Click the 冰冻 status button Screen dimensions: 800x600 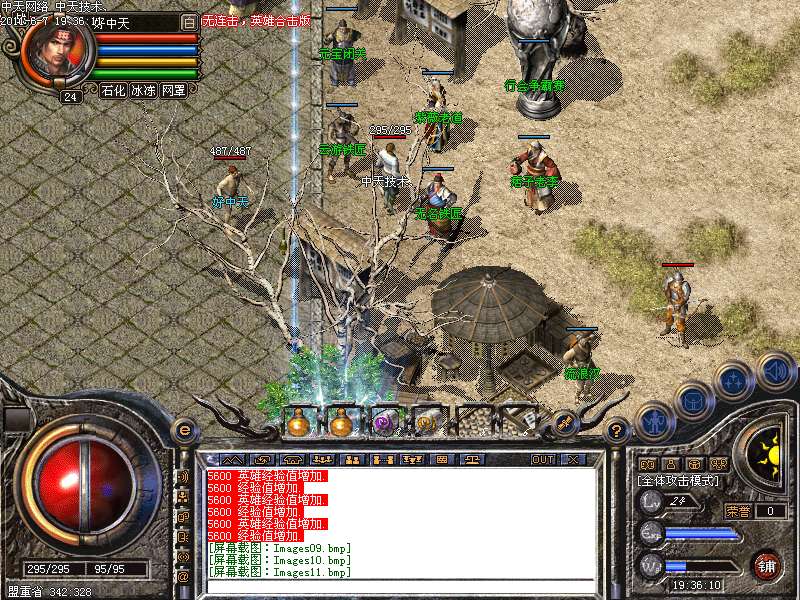pos(143,90)
